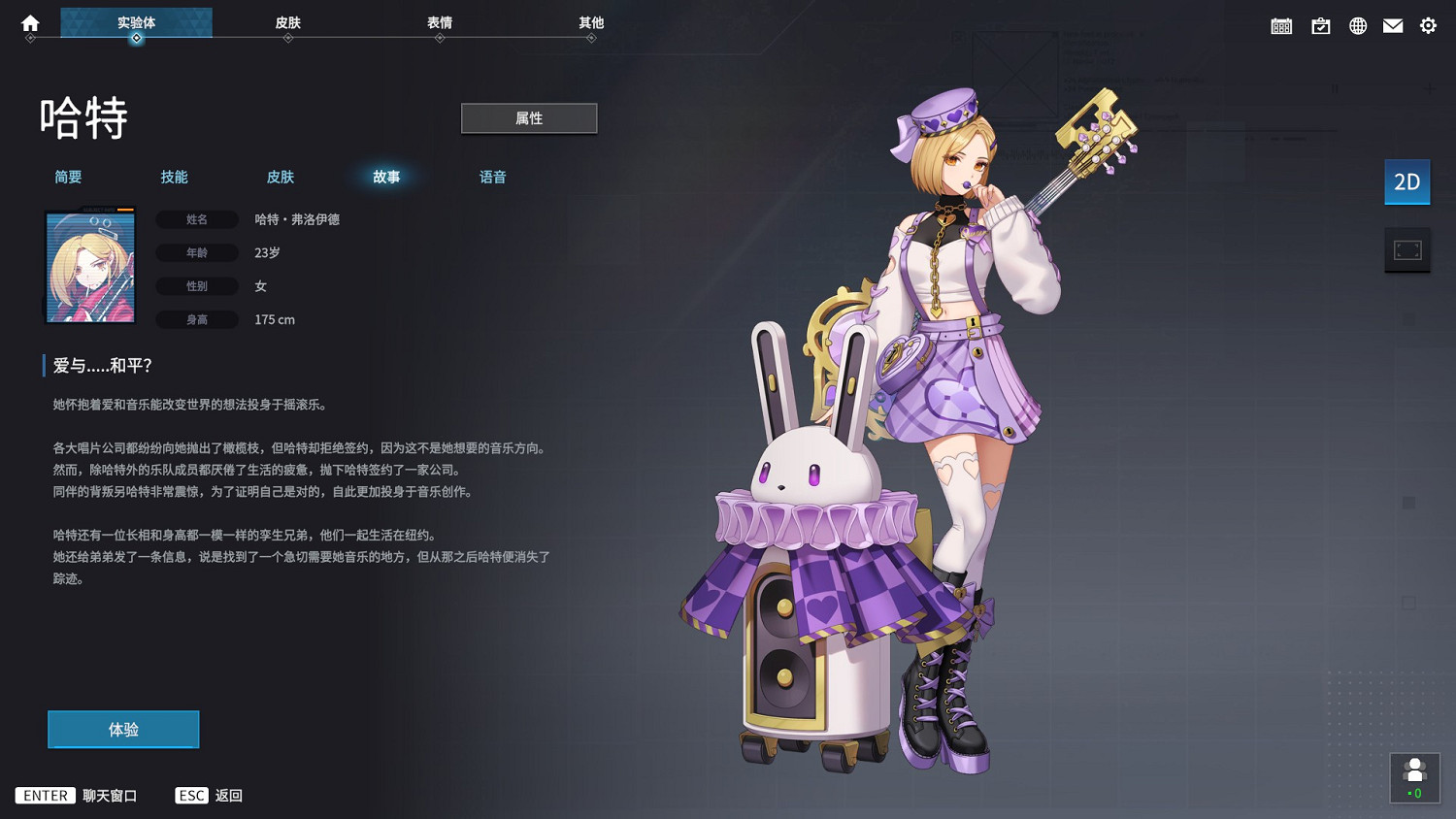
Task: Click the globe language icon
Action: pyautogui.click(x=1357, y=25)
